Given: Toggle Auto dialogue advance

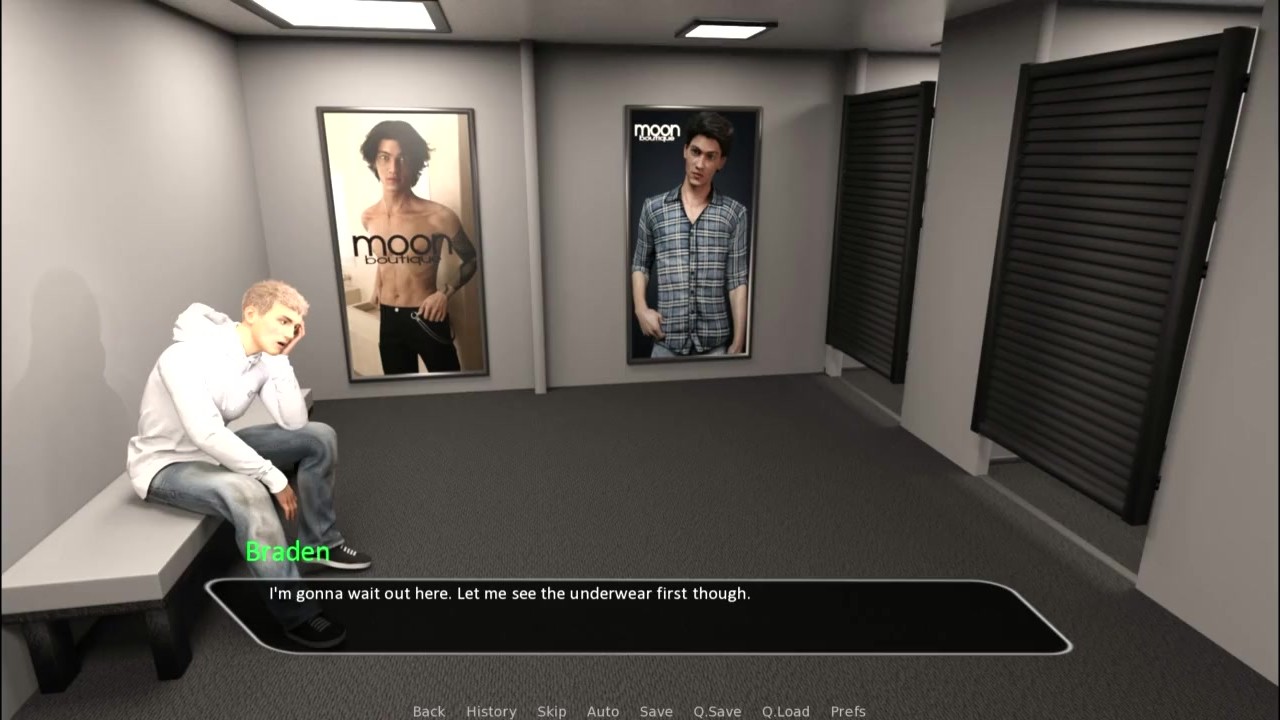Looking at the screenshot, I should pyautogui.click(x=603, y=711).
